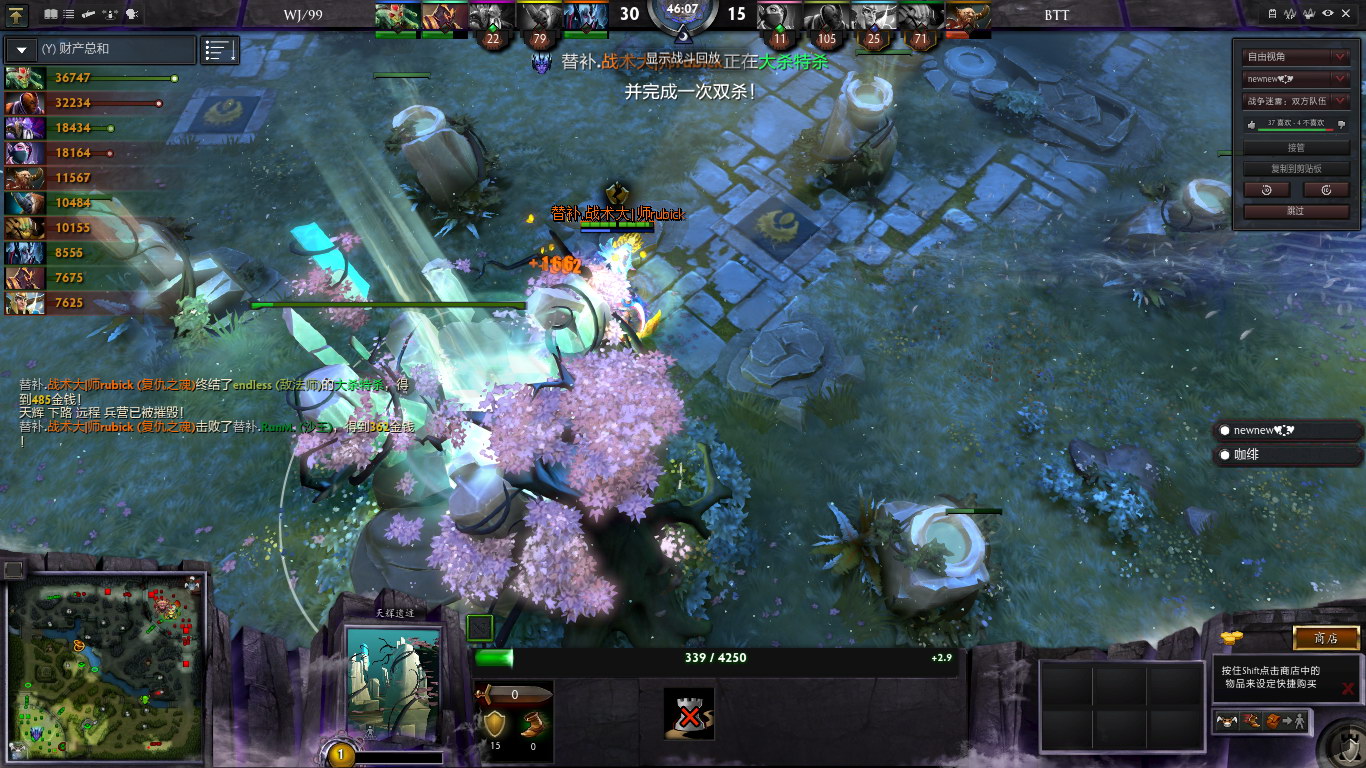Image resolution: width=1366 pixels, height=768 pixels.
Task: Click the 跳过 skip button
Action: (1296, 211)
